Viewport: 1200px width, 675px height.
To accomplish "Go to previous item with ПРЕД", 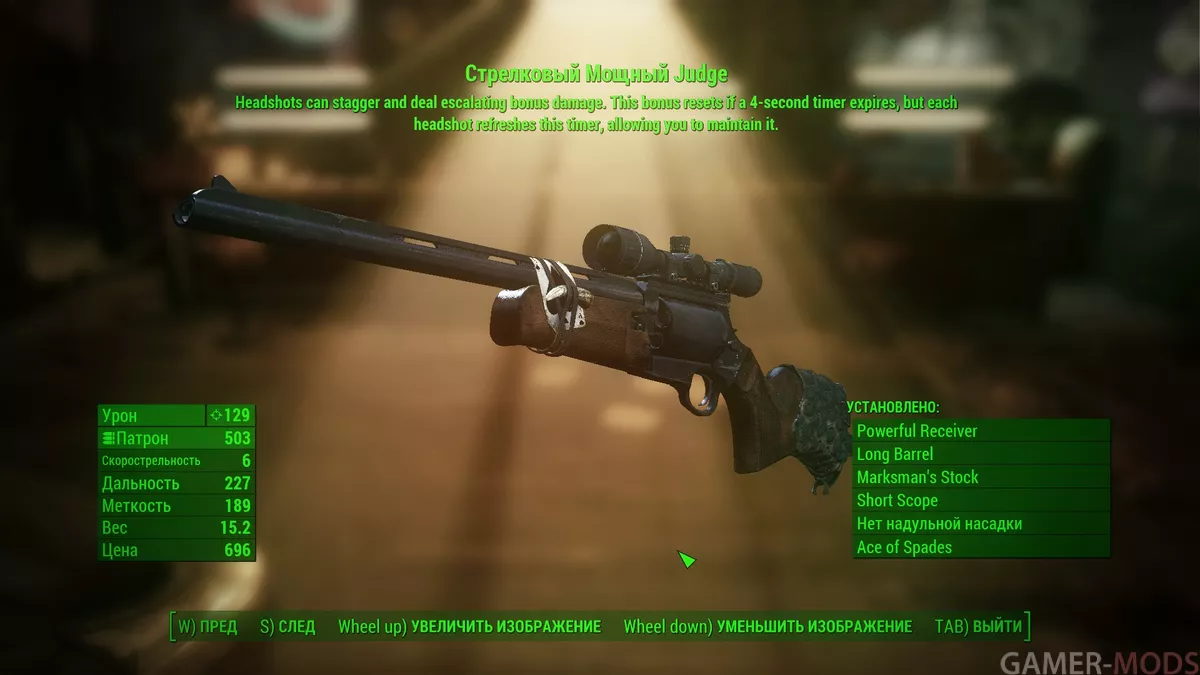I will pos(208,627).
